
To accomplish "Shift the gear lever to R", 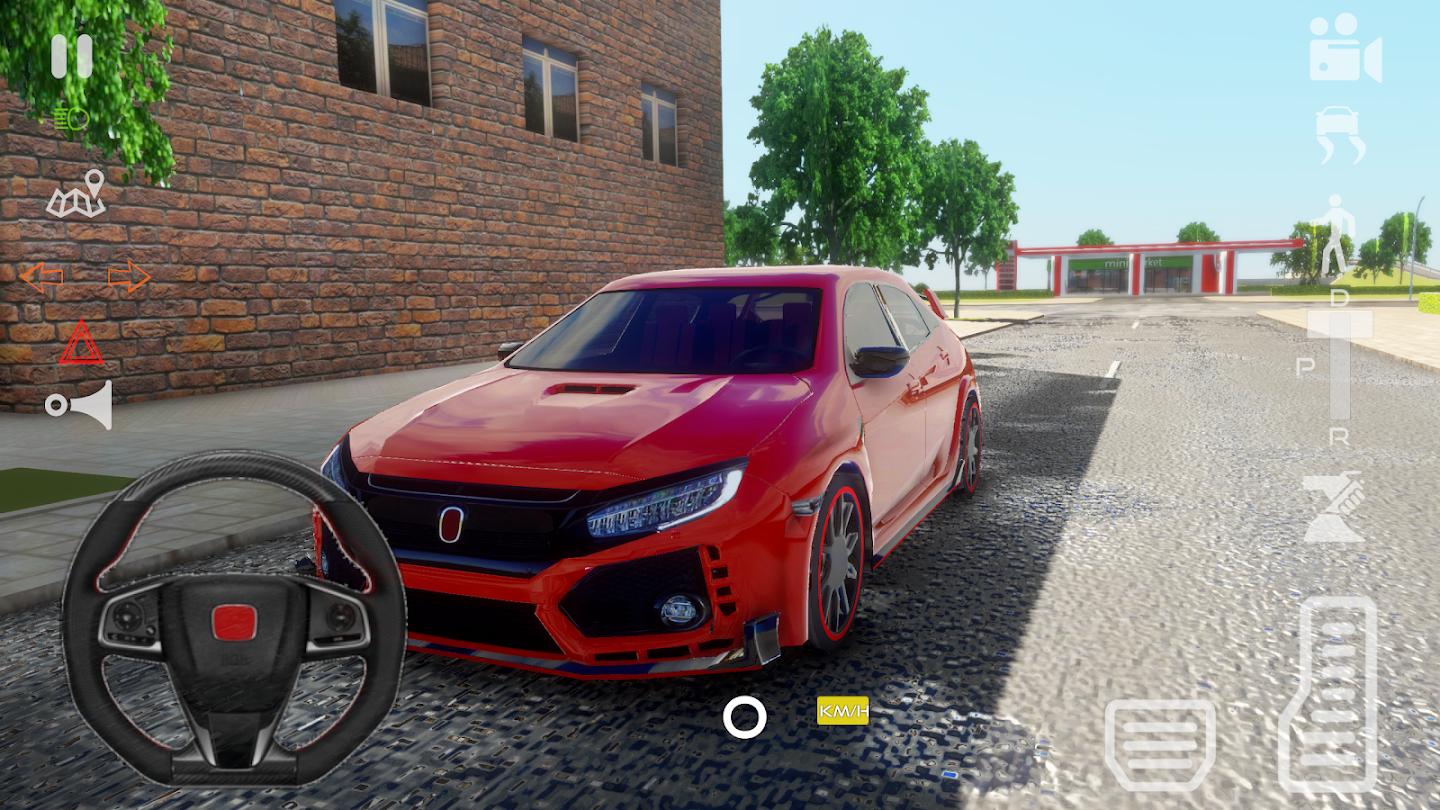I will (x=1339, y=436).
